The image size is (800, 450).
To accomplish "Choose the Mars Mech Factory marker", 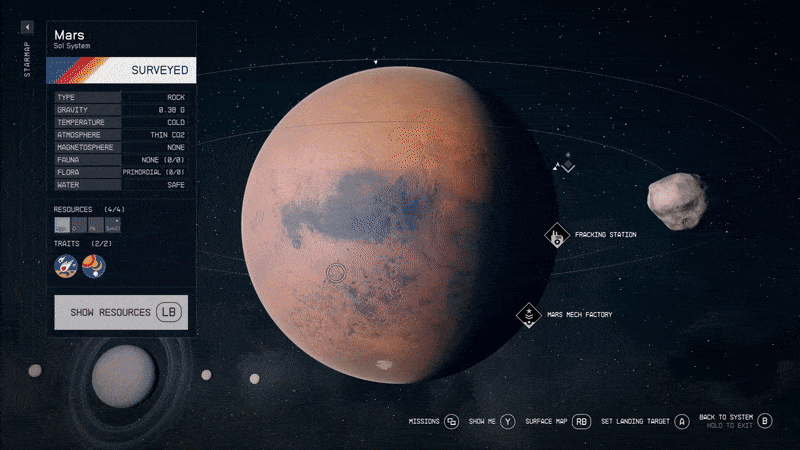I will [x=528, y=315].
